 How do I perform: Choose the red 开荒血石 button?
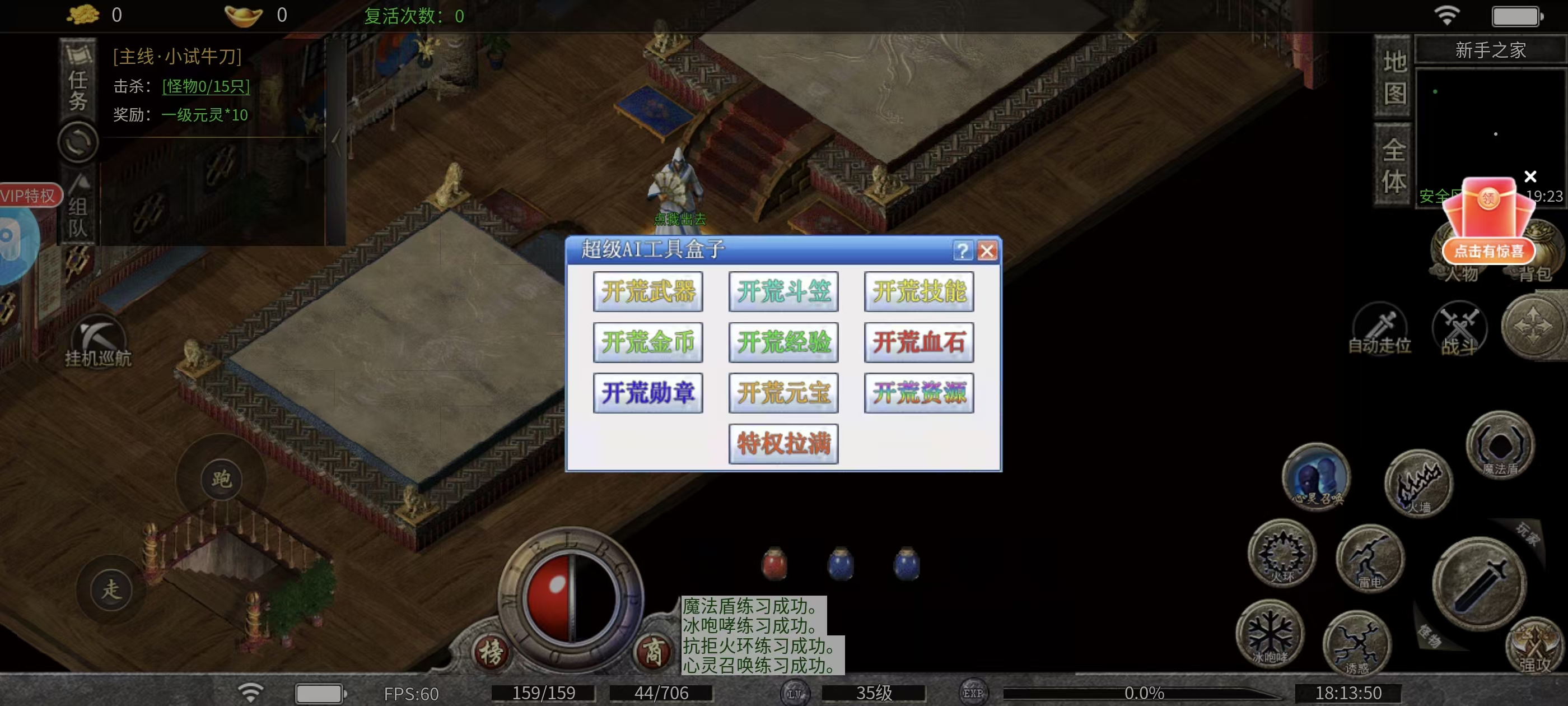tap(918, 342)
